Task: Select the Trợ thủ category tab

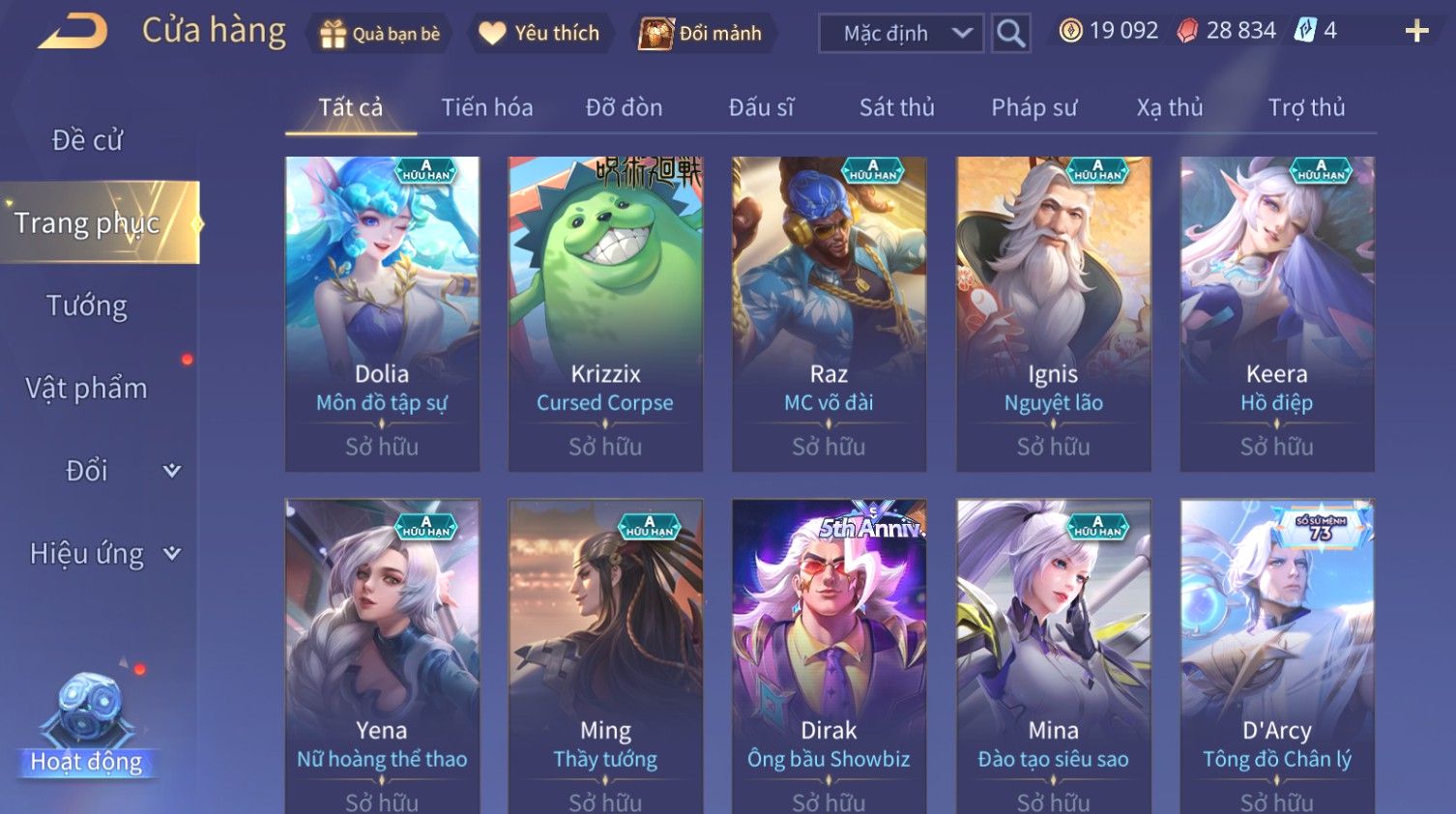Action: tap(1306, 107)
